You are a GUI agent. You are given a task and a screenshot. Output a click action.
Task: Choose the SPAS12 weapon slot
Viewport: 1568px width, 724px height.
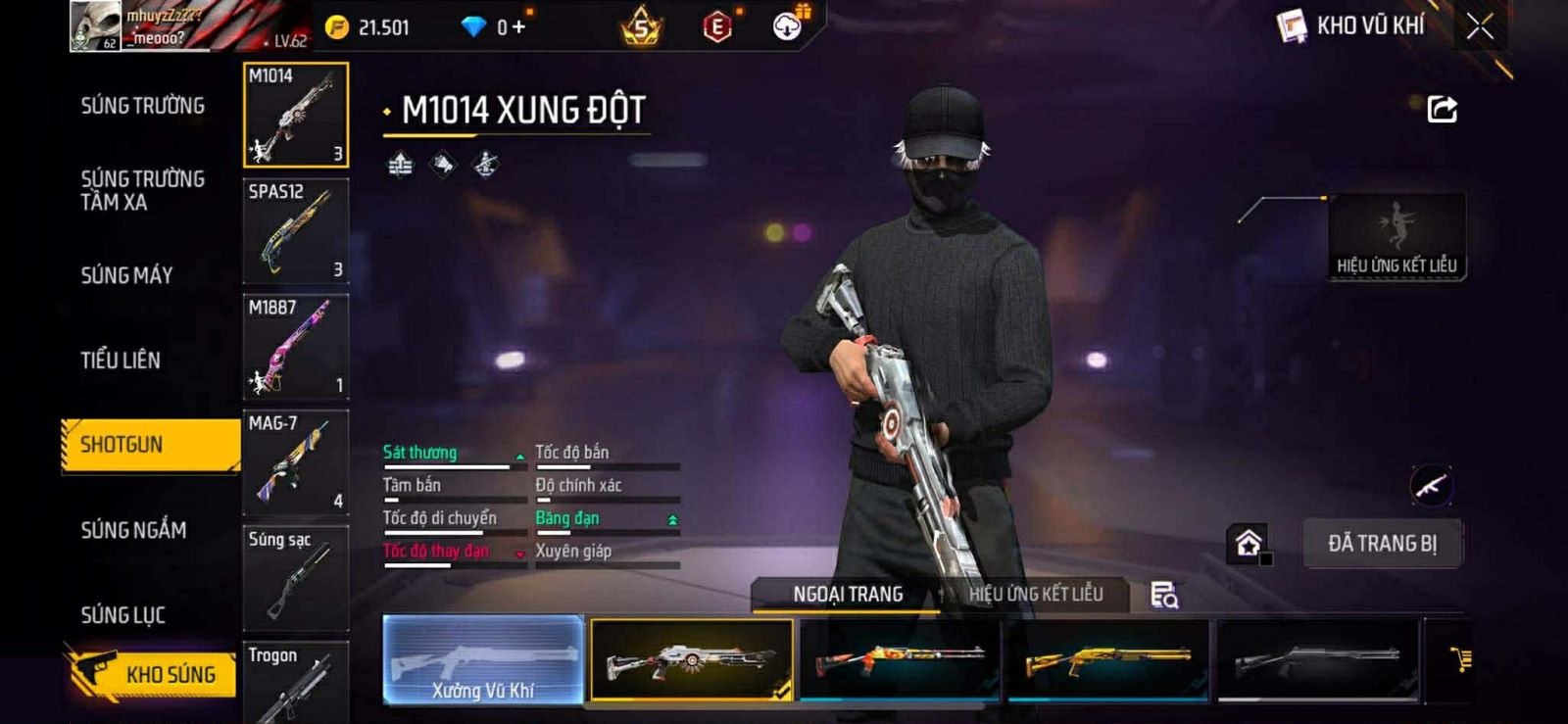coord(295,231)
